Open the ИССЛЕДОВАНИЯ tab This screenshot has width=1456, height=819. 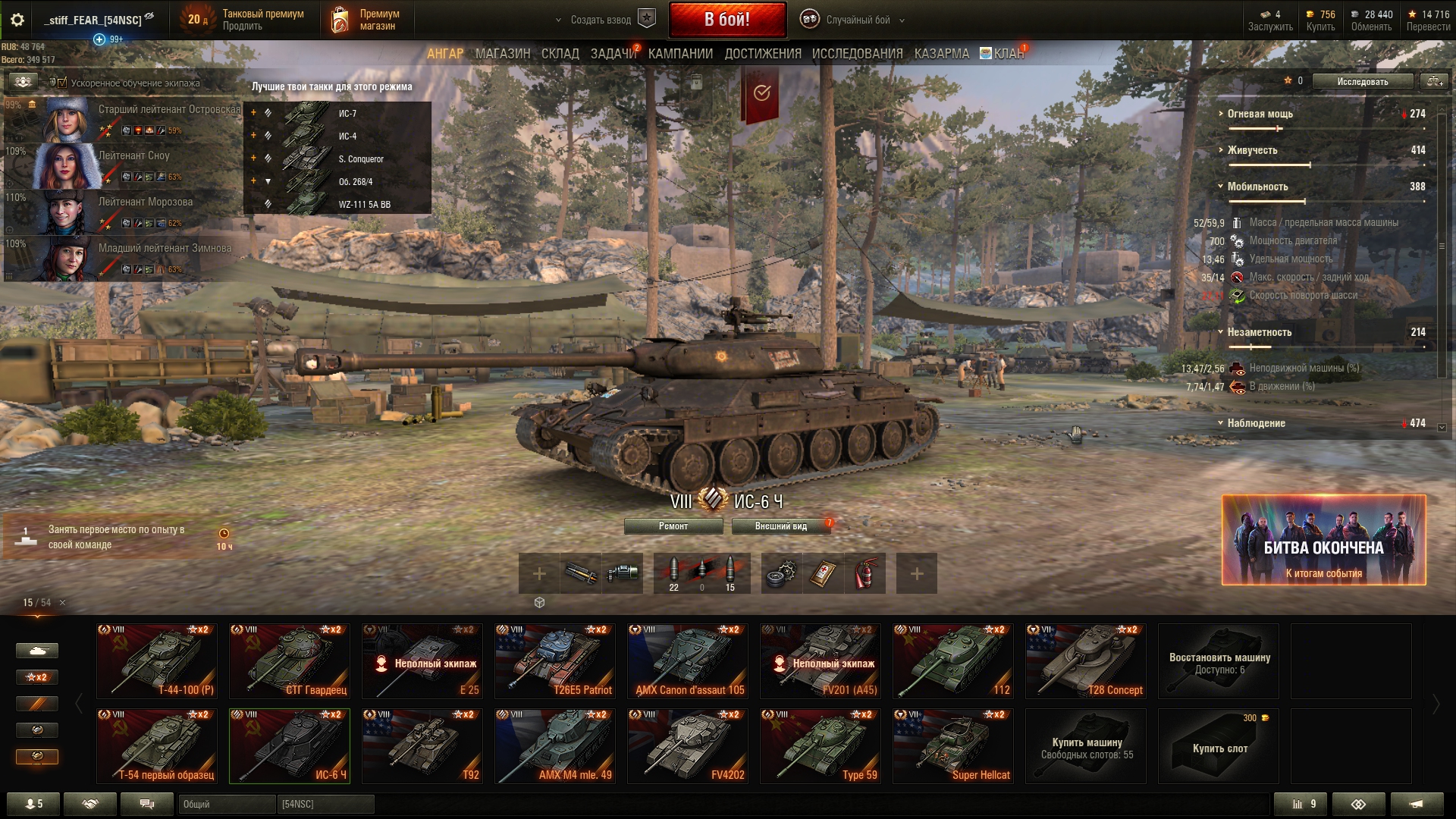857,54
